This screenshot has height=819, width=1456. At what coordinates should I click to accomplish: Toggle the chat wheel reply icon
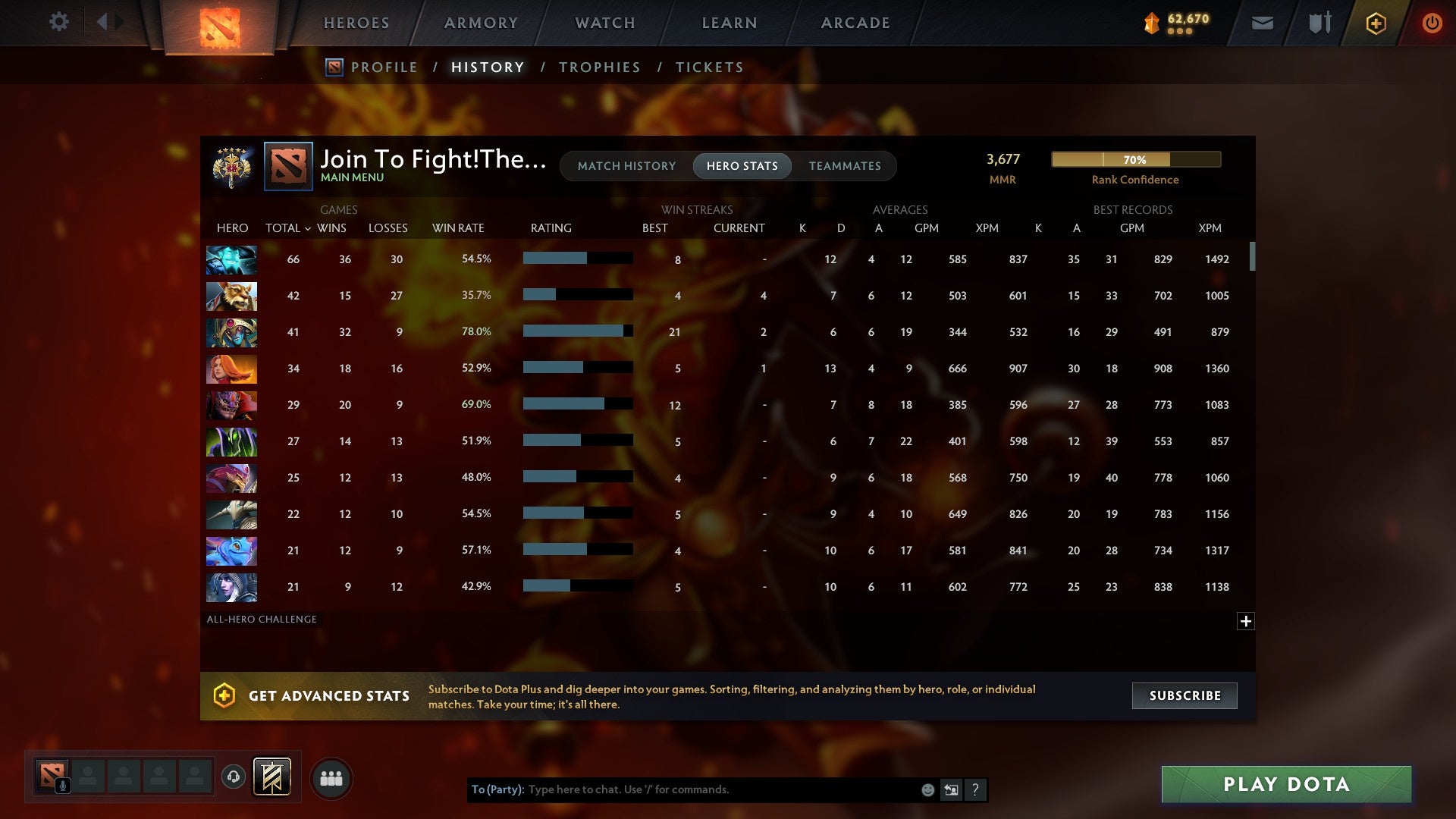(951, 789)
